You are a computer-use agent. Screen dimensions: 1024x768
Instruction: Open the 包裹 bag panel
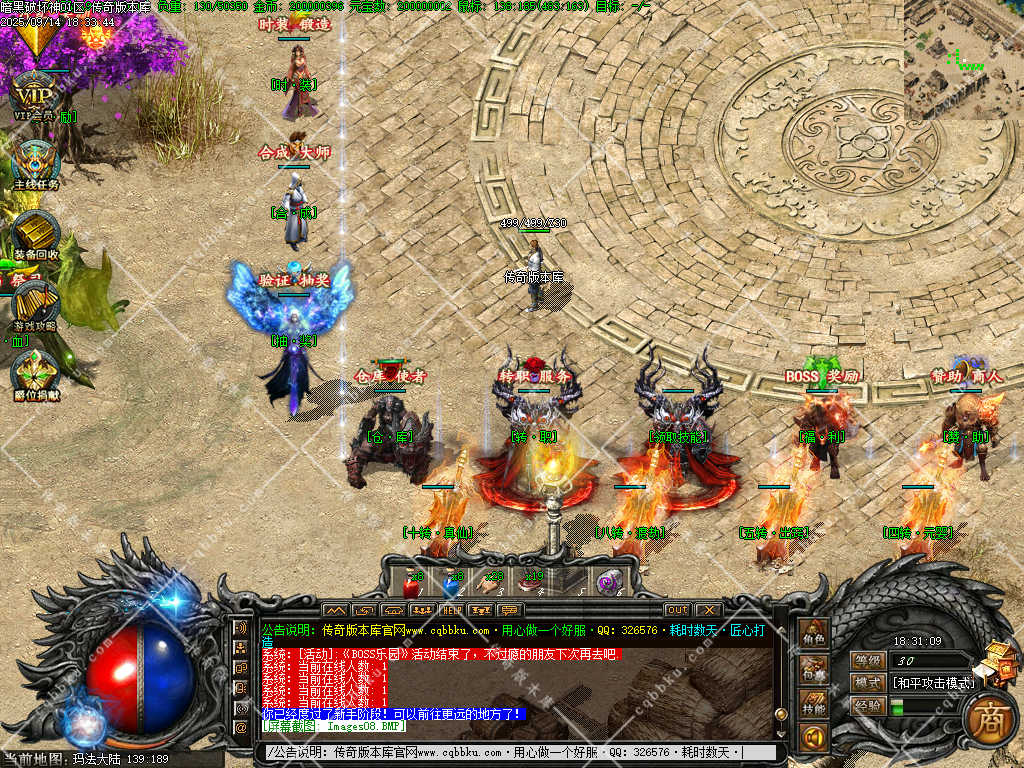point(813,671)
